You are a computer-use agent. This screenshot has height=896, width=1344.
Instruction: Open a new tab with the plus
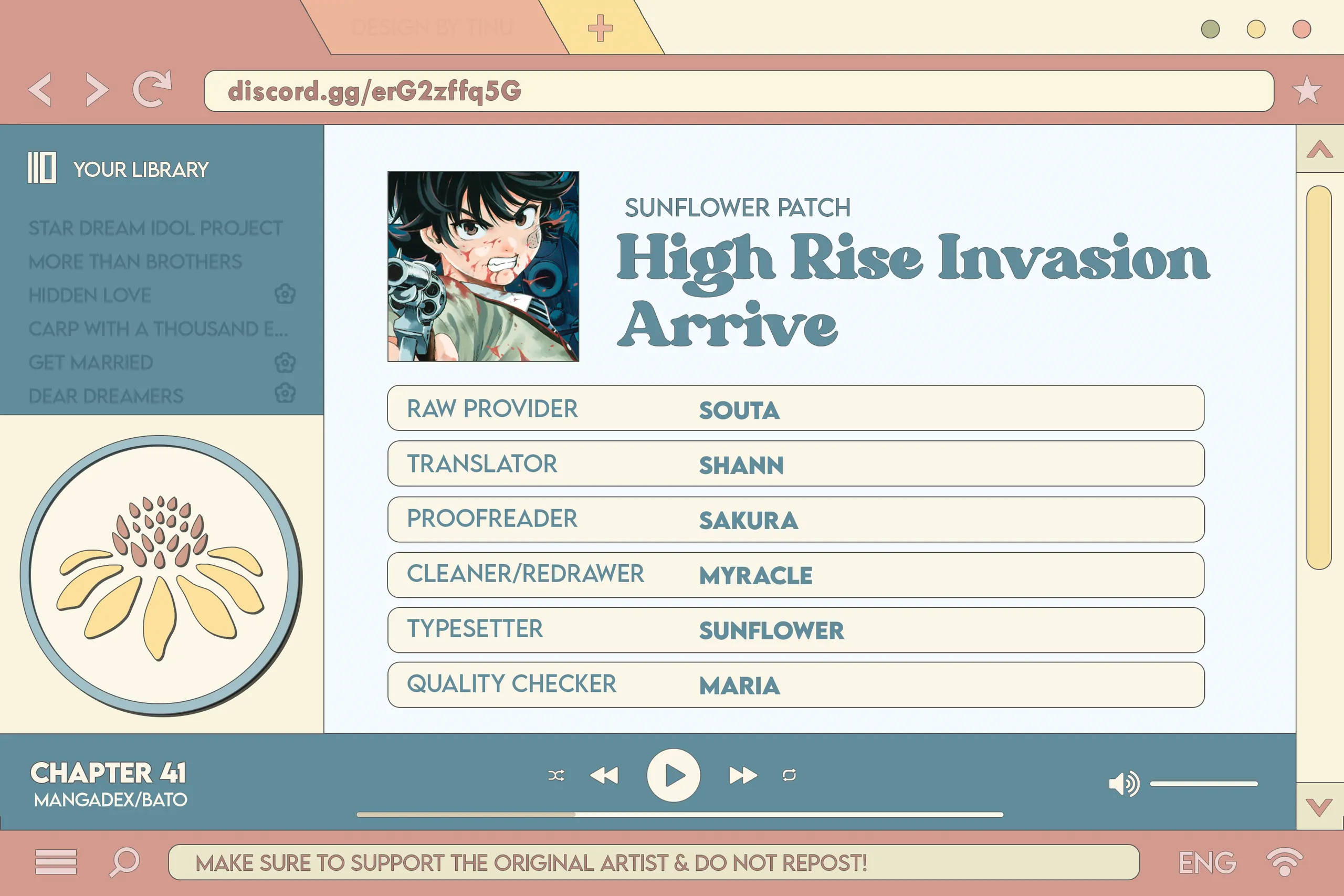point(600,28)
